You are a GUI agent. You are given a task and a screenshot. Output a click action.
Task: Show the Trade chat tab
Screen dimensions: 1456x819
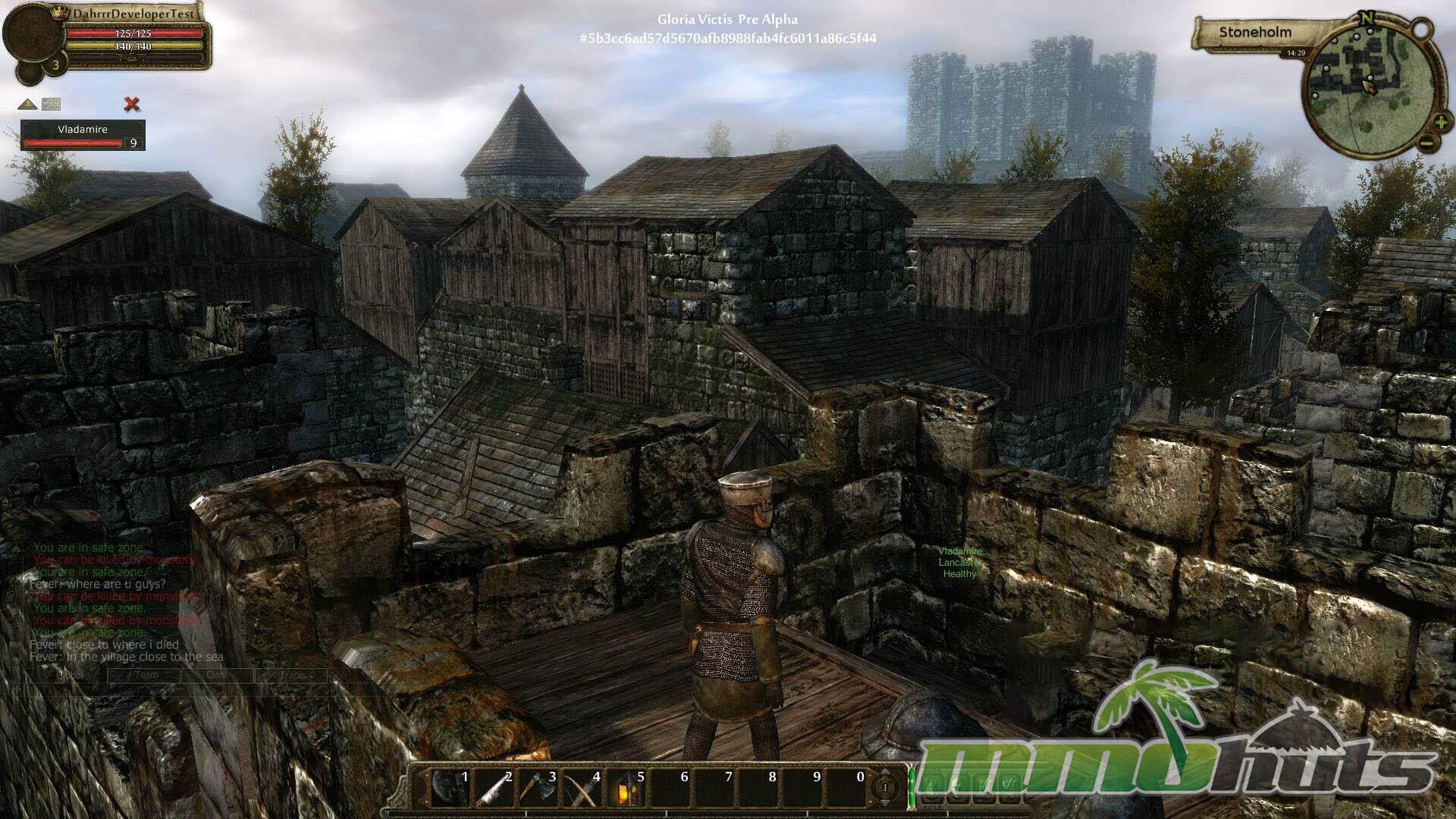292,675
